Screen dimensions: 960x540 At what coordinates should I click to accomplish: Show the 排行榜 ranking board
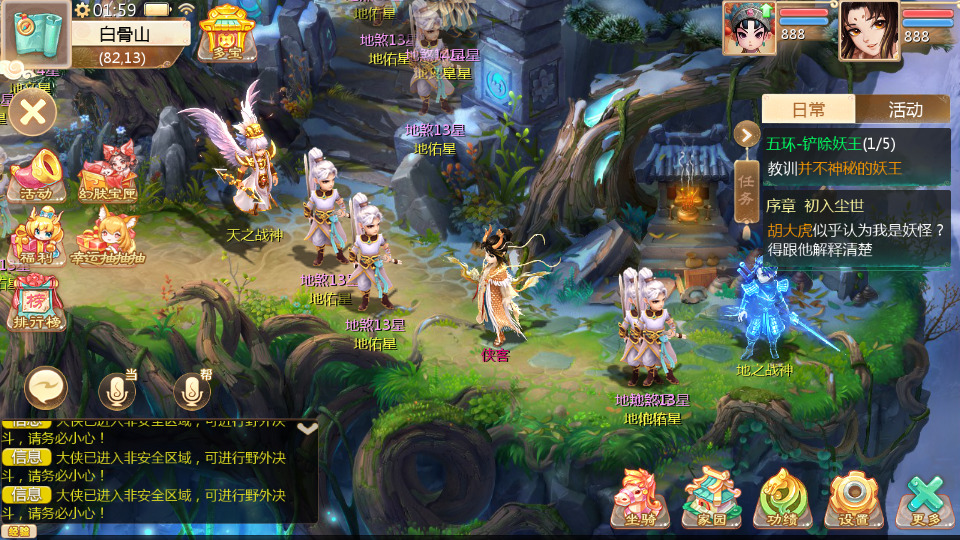(x=35, y=303)
